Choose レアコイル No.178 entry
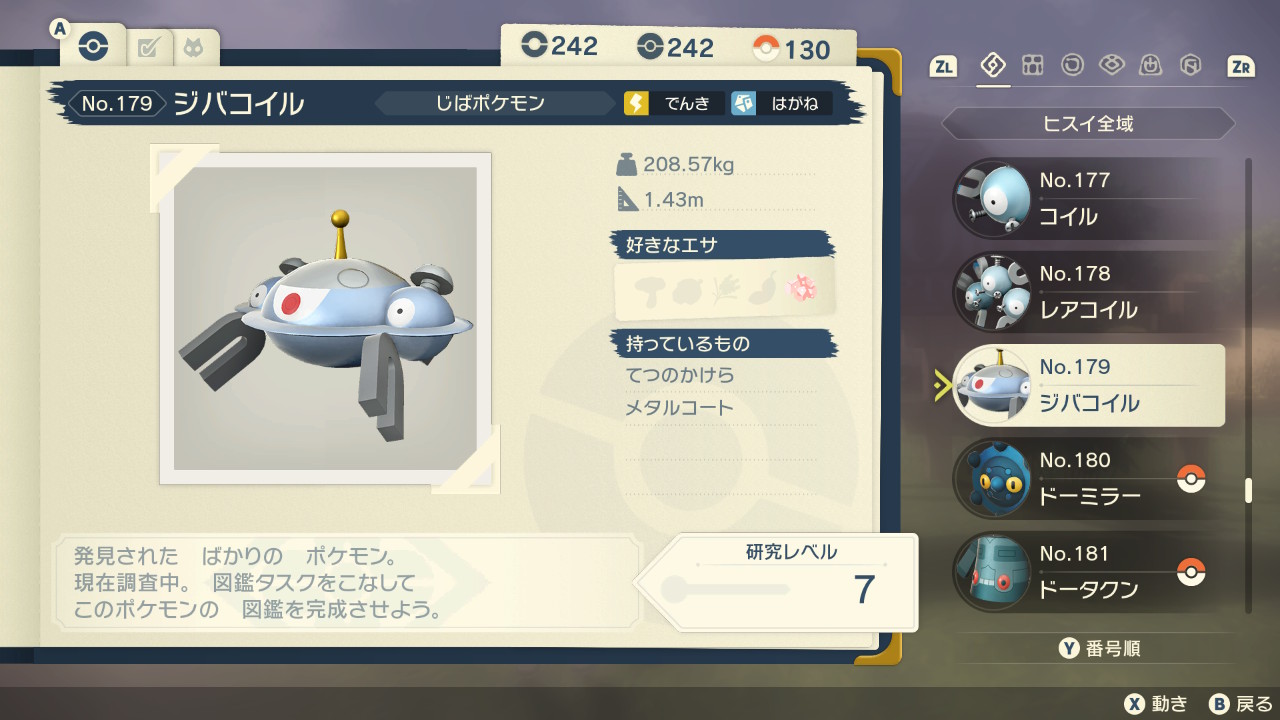The height and width of the screenshot is (720, 1280). (x=1088, y=291)
